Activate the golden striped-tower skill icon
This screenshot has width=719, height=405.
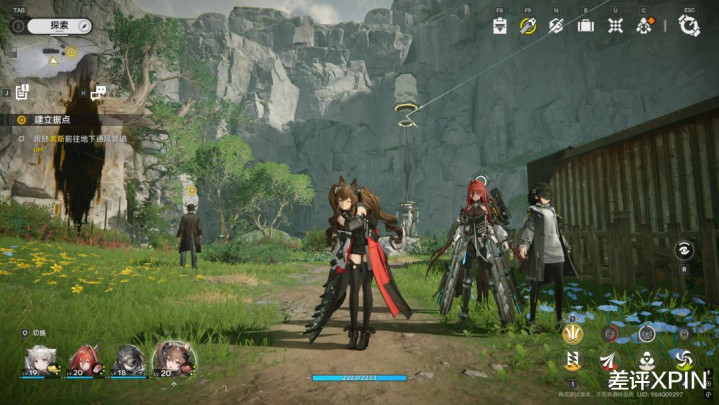click(x=573, y=361)
